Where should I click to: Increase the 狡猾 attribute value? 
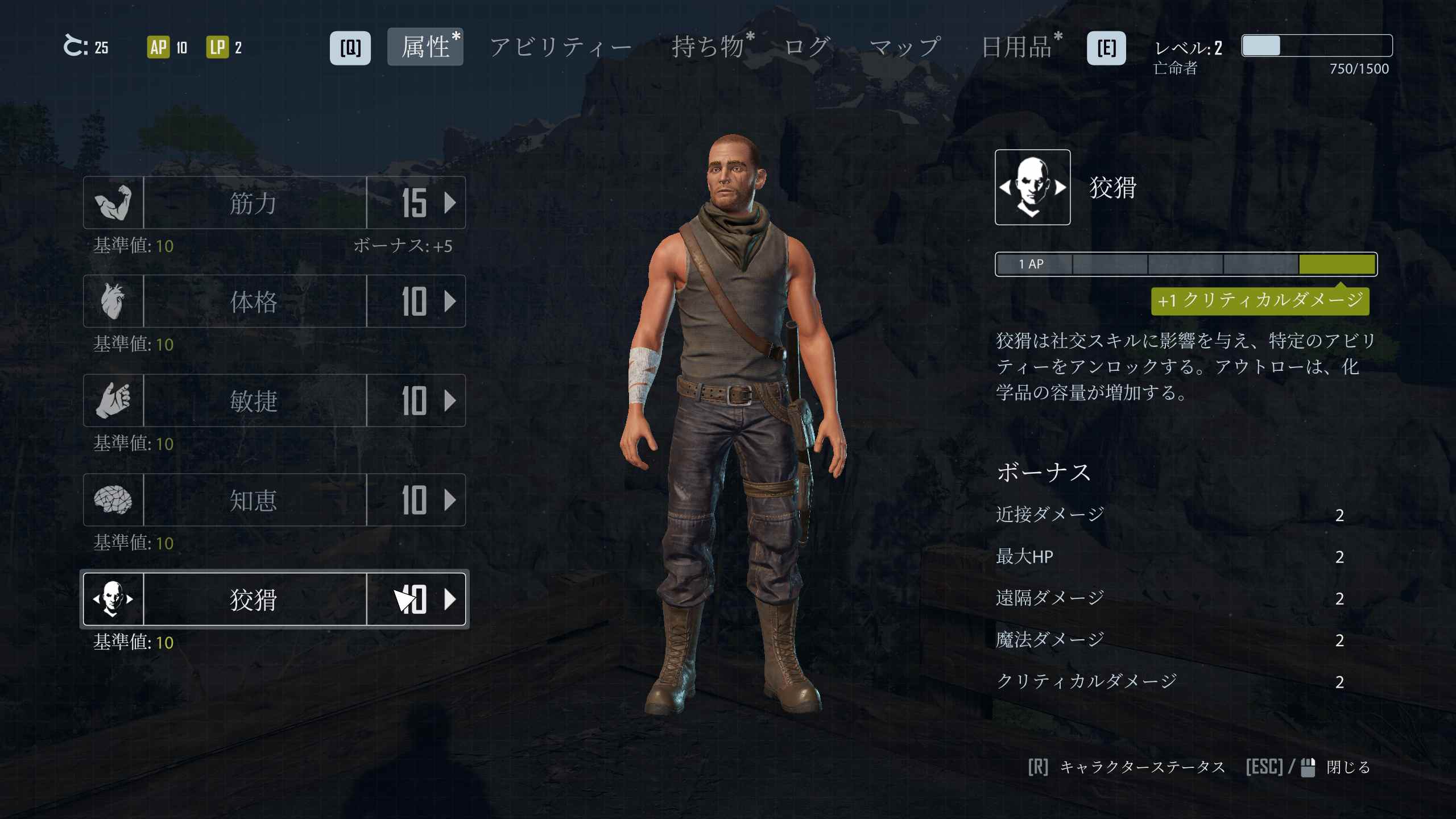click(x=449, y=599)
